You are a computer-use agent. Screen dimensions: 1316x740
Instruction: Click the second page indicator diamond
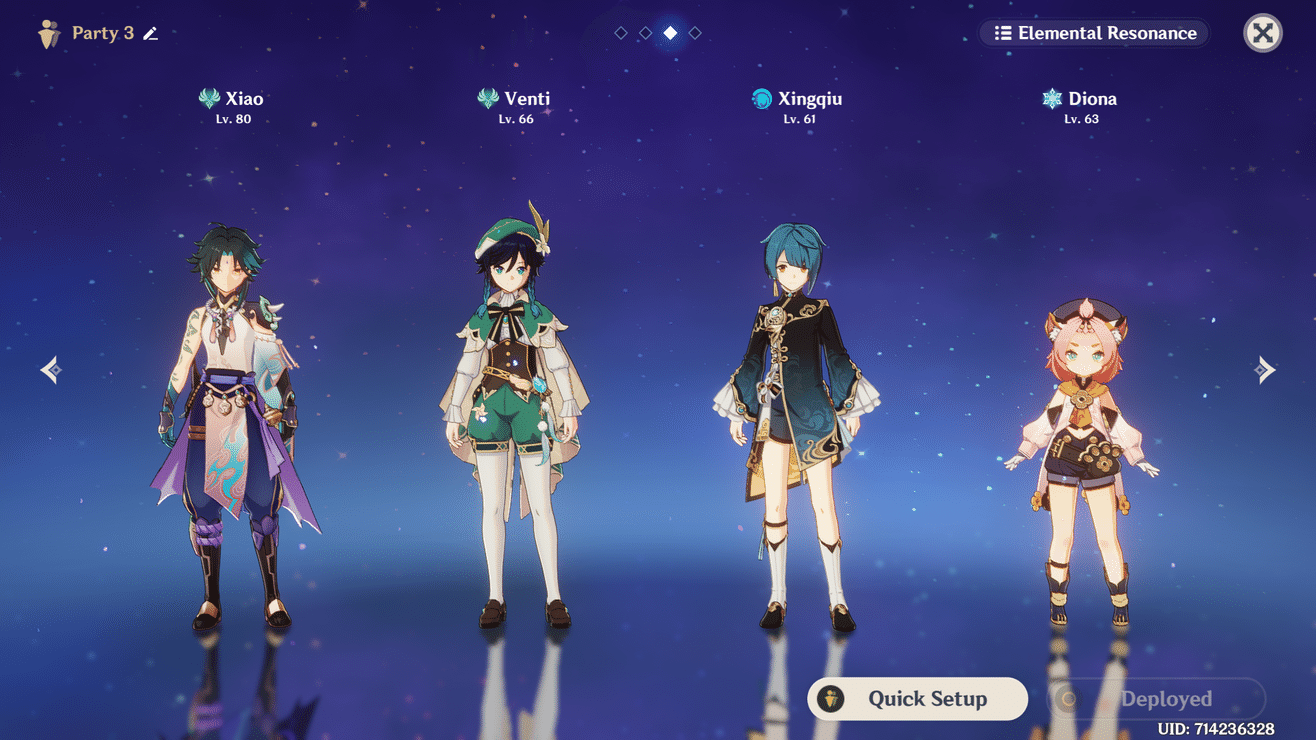coord(645,32)
